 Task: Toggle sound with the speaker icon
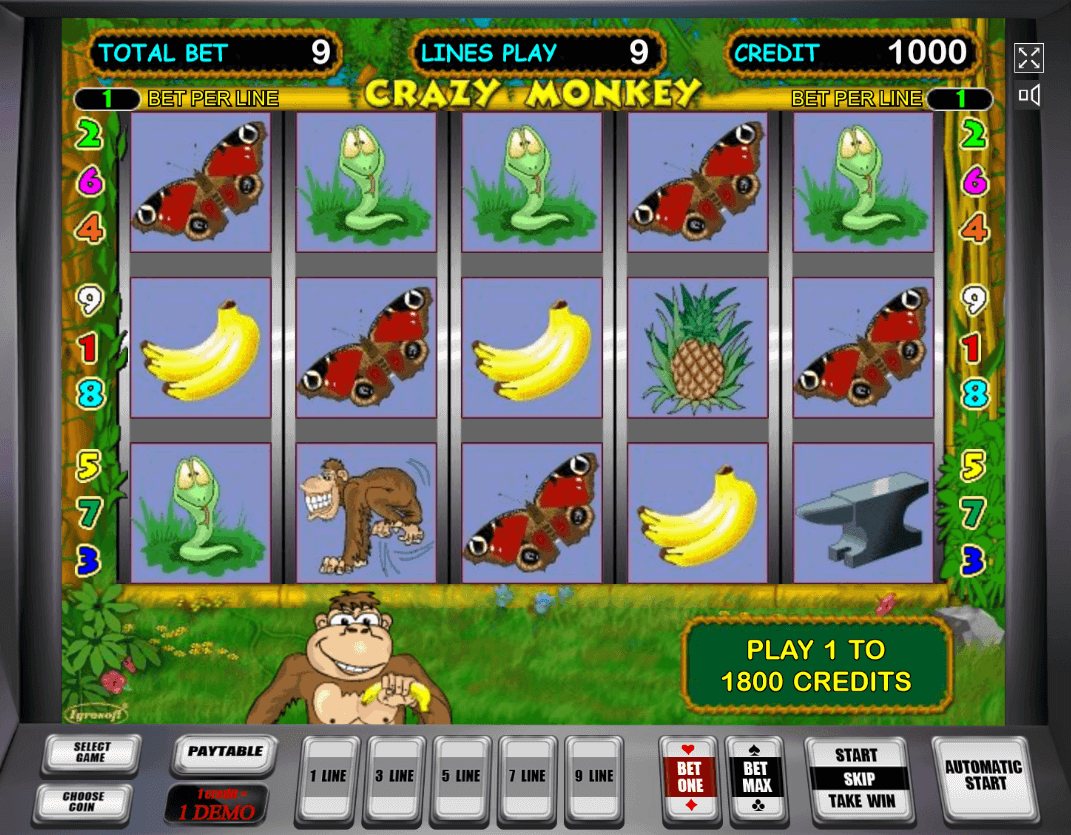1029,96
